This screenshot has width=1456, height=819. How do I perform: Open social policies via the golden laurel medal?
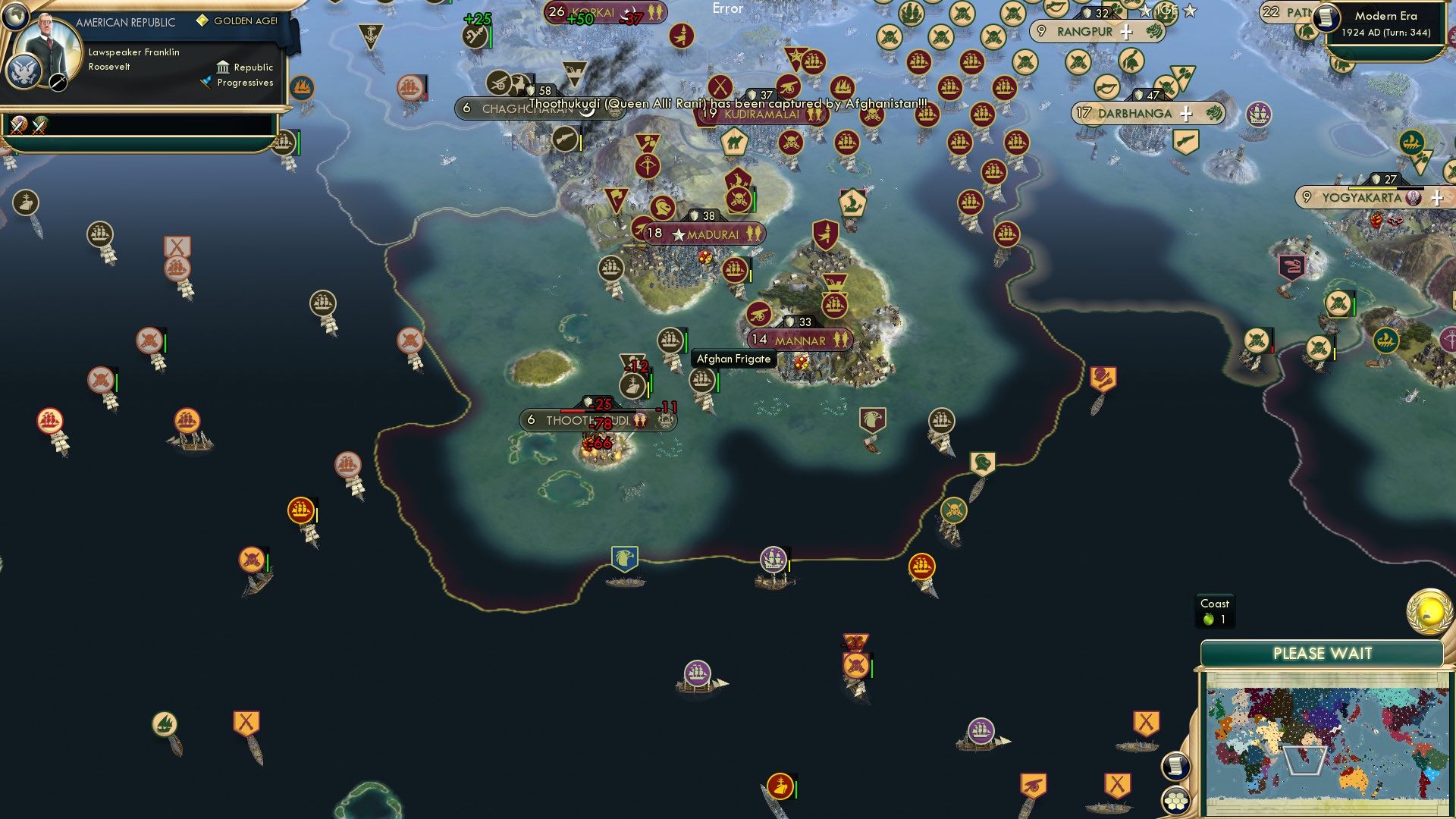point(1429,611)
